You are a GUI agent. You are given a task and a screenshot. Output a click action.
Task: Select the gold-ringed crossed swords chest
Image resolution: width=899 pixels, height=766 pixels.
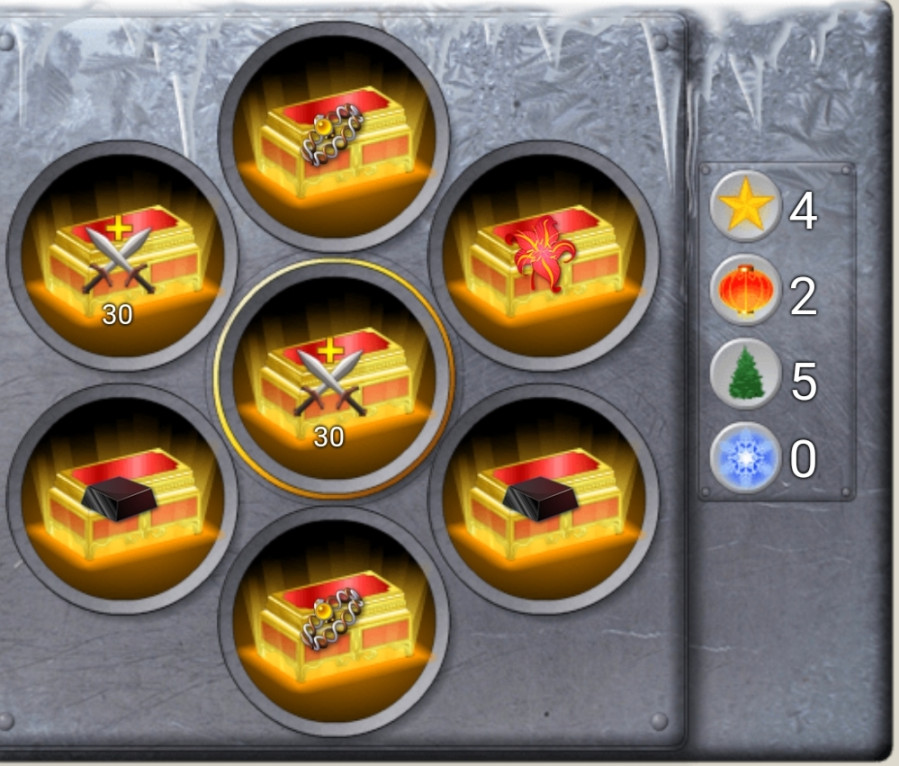click(332, 378)
